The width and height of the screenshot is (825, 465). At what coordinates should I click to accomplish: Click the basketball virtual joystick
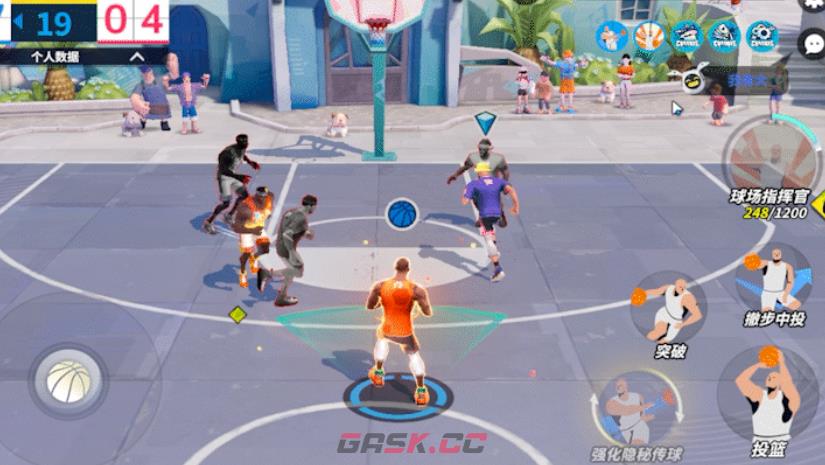(x=68, y=381)
